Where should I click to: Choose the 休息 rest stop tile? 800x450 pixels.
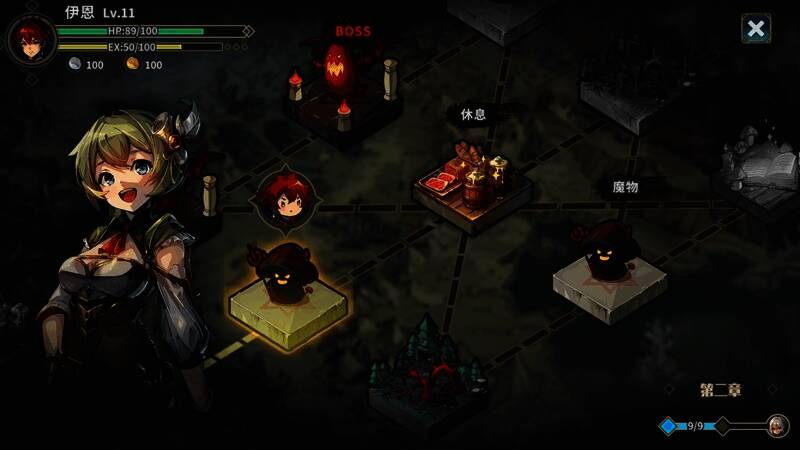click(x=472, y=183)
